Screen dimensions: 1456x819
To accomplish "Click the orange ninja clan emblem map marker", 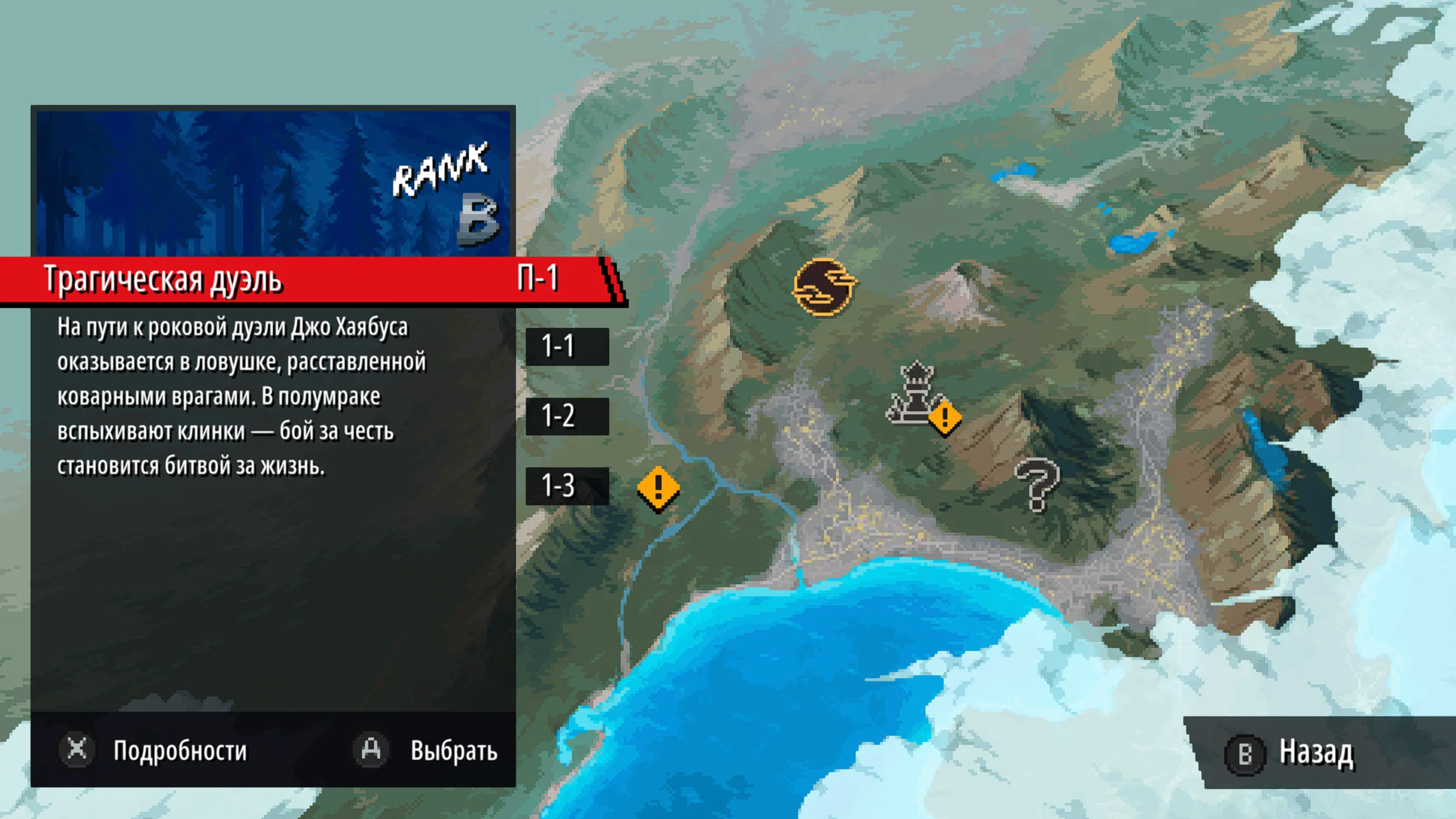I will click(x=823, y=287).
